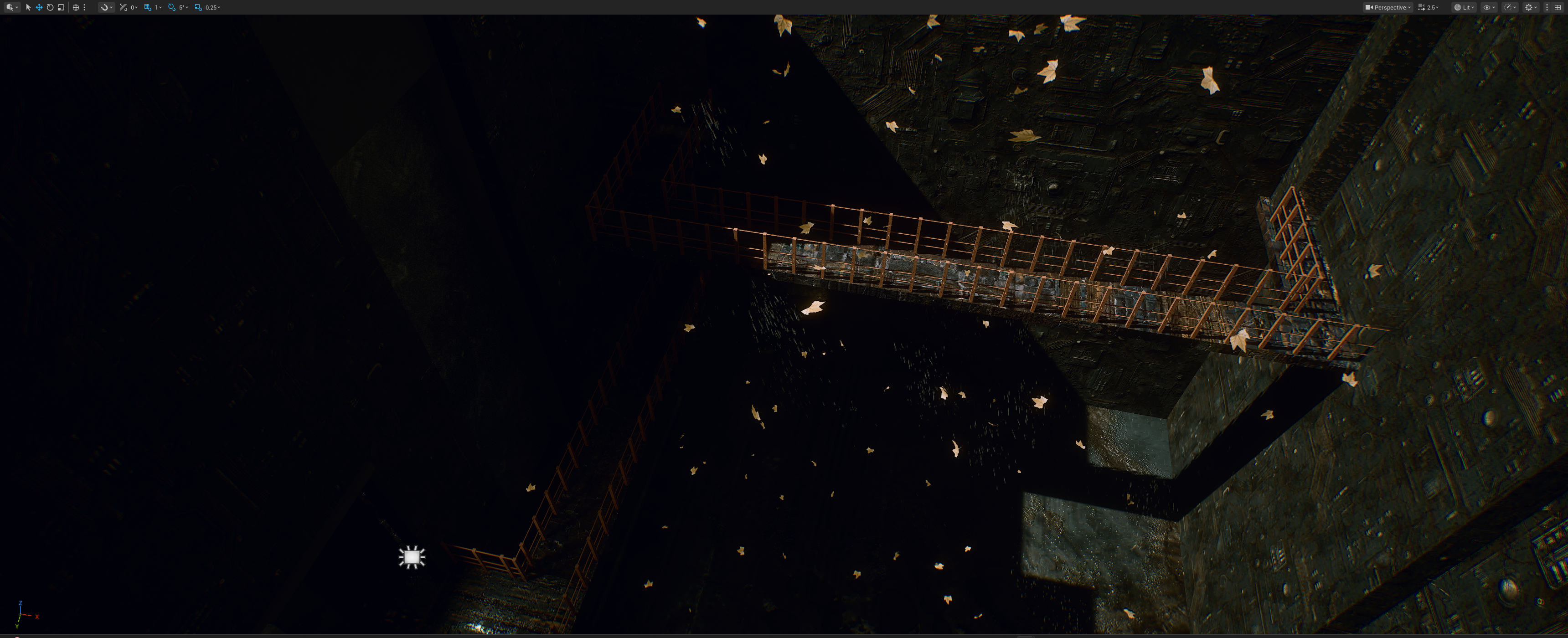Open the gear viewport settings dropdown
This screenshot has height=638, width=1568.
pos(1530,7)
